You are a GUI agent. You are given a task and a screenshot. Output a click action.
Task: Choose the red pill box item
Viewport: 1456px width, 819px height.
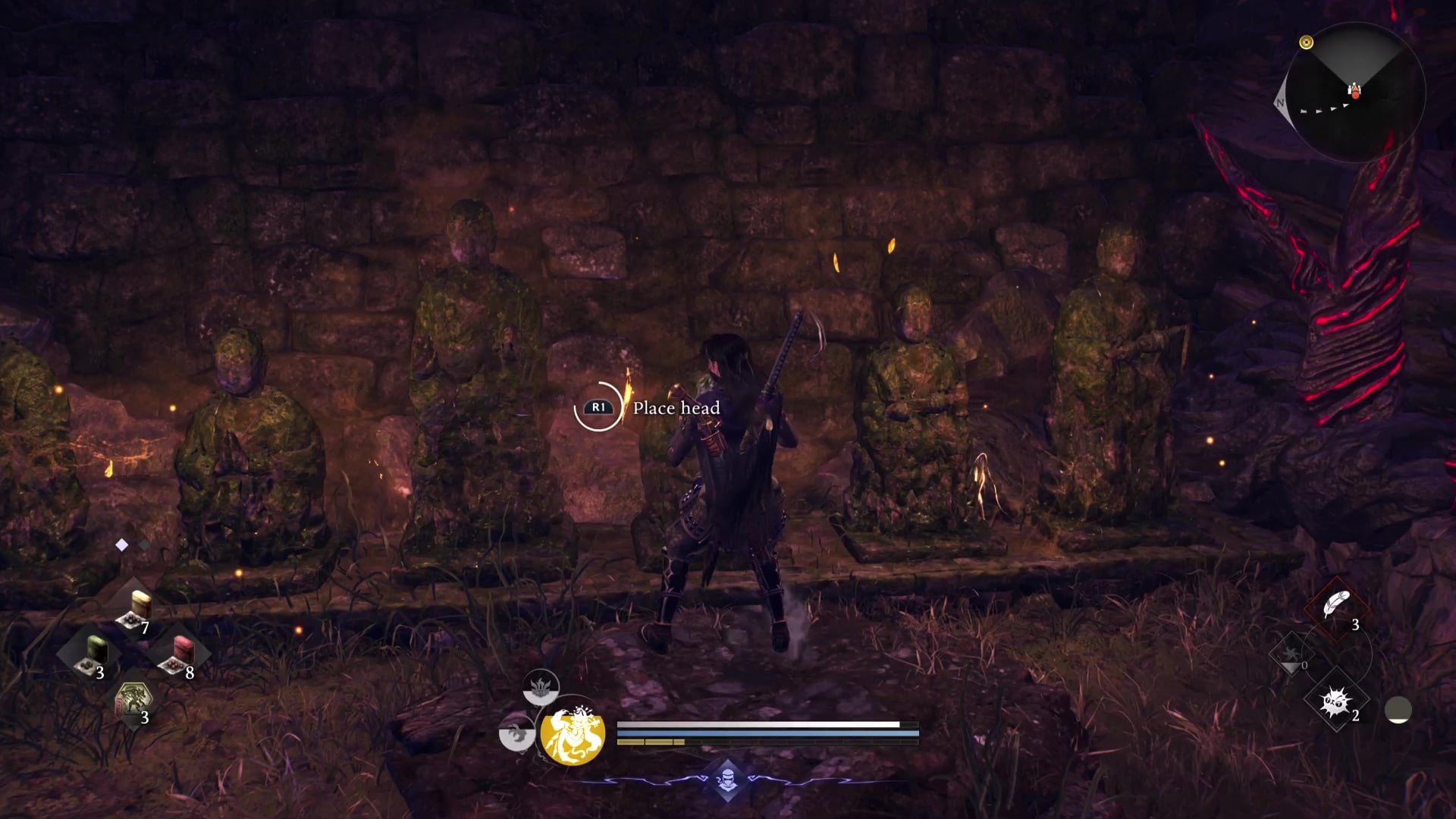180,654
